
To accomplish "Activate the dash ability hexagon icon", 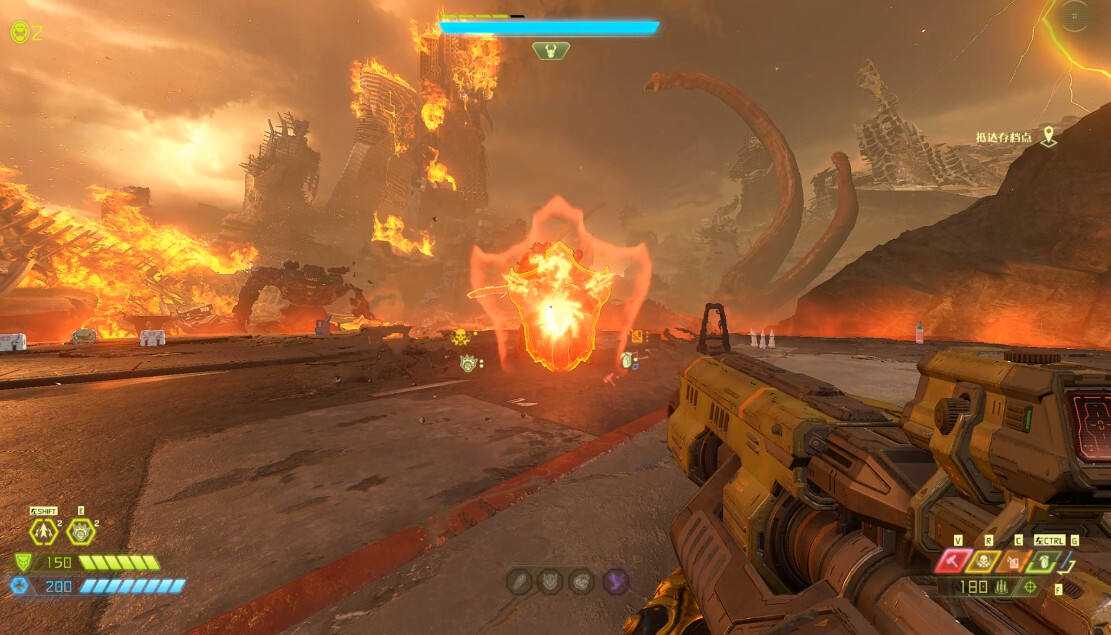I will pos(44,531).
